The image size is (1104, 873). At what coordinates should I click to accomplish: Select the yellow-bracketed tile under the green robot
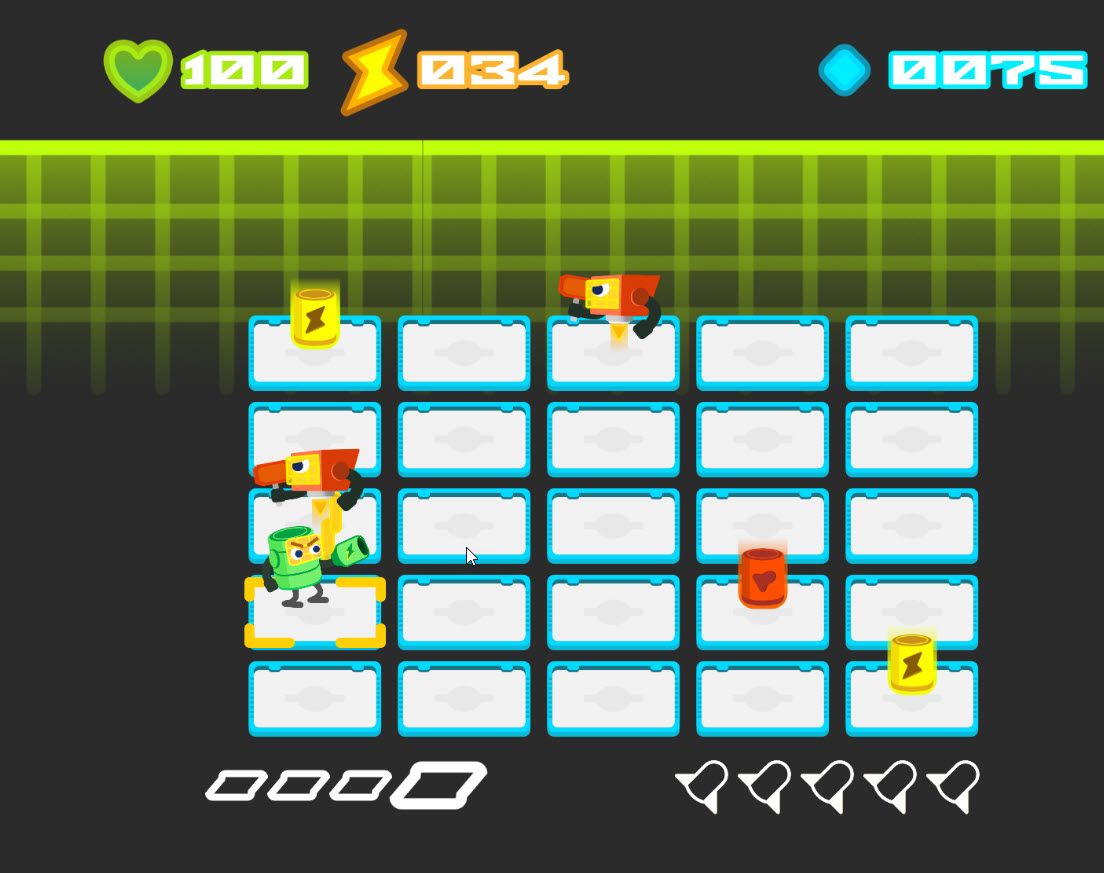click(x=315, y=613)
